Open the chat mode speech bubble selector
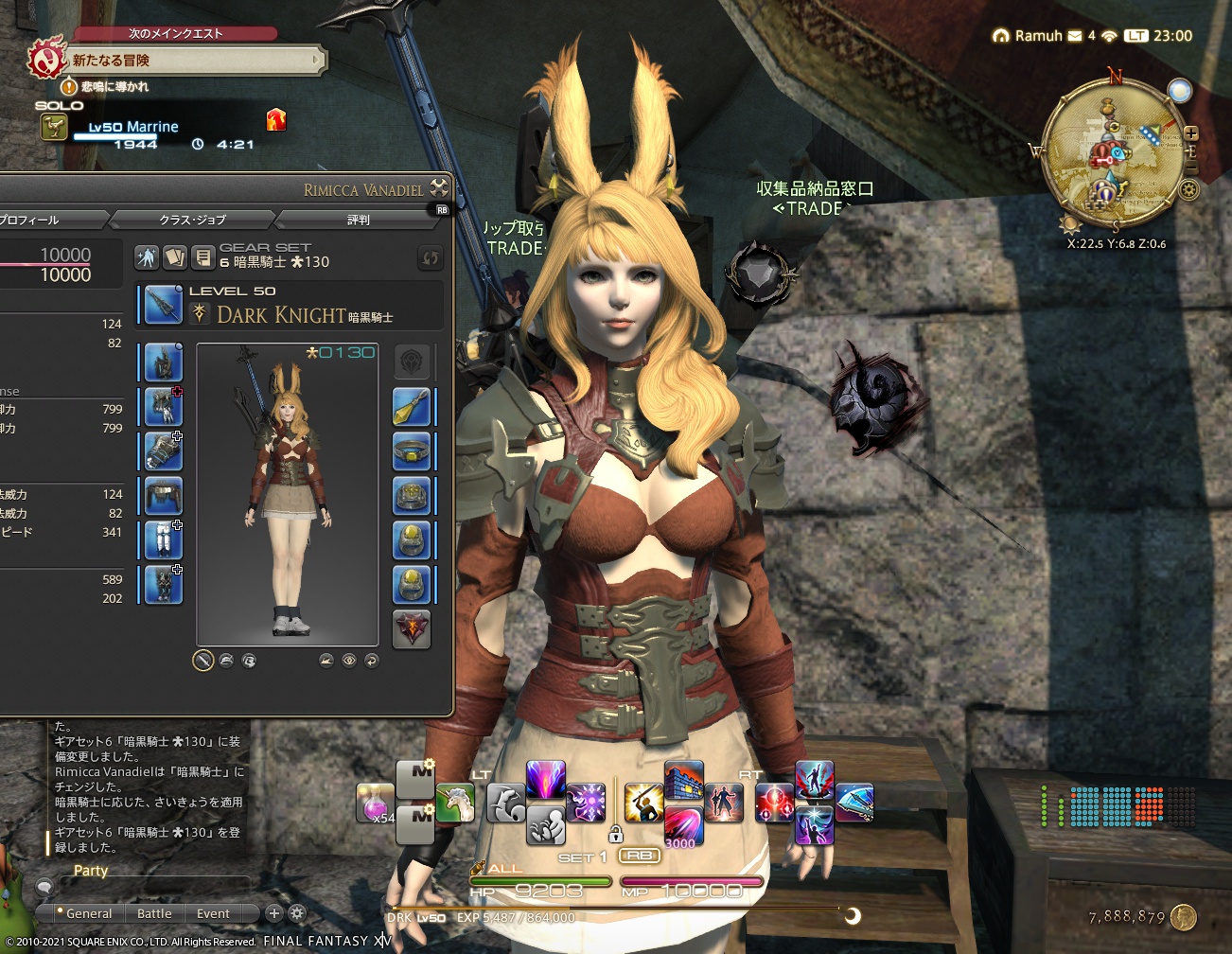This screenshot has height=954, width=1232. [x=44, y=888]
